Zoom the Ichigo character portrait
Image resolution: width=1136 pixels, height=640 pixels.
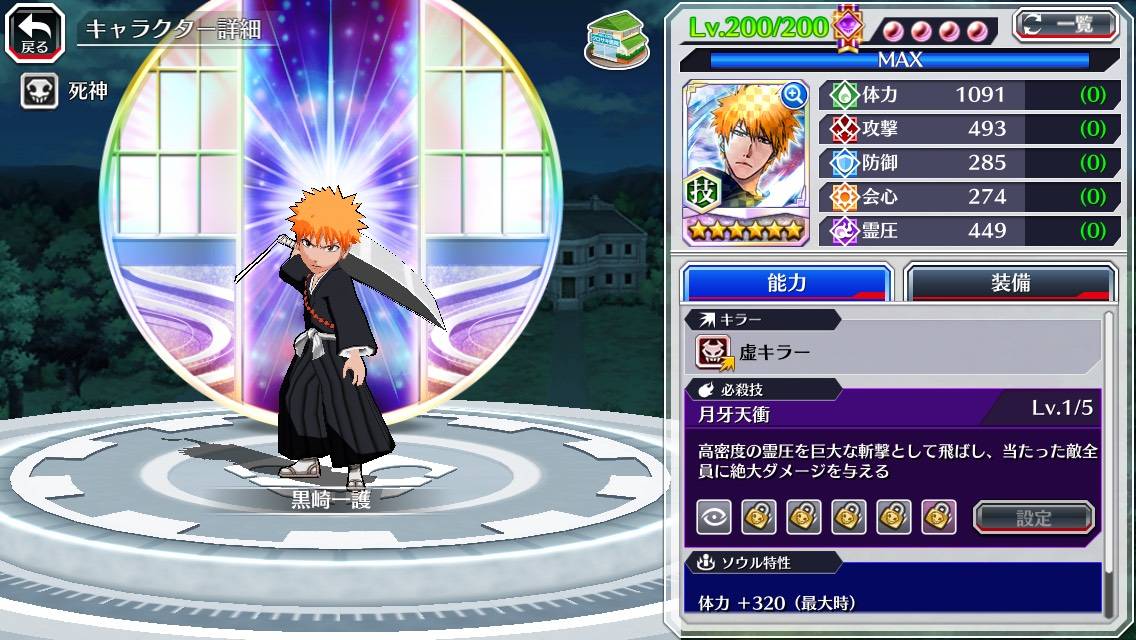[794, 95]
